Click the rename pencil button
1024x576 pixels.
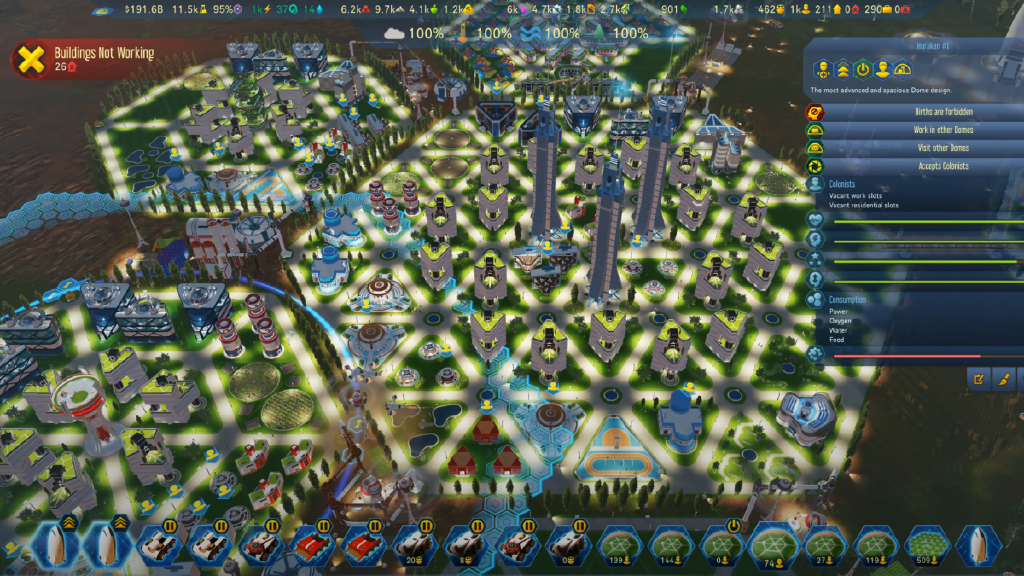[979, 379]
